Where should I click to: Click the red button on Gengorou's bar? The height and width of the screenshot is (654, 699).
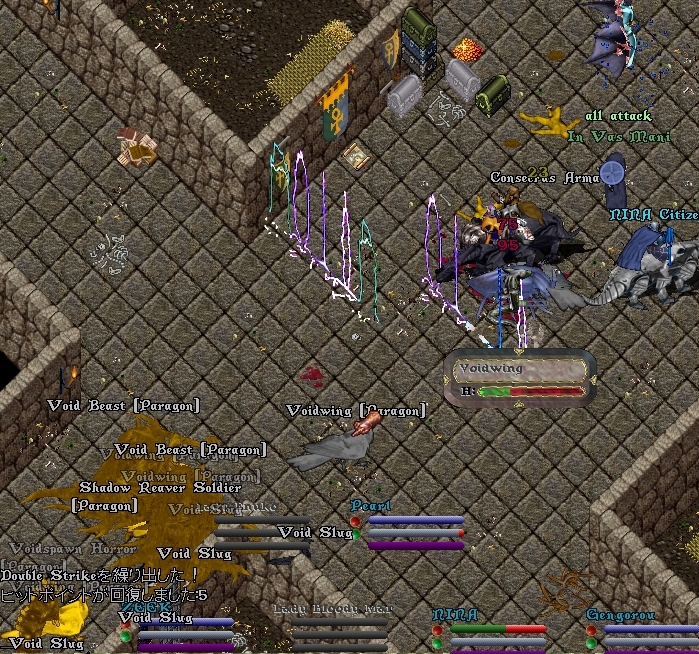click(x=592, y=631)
